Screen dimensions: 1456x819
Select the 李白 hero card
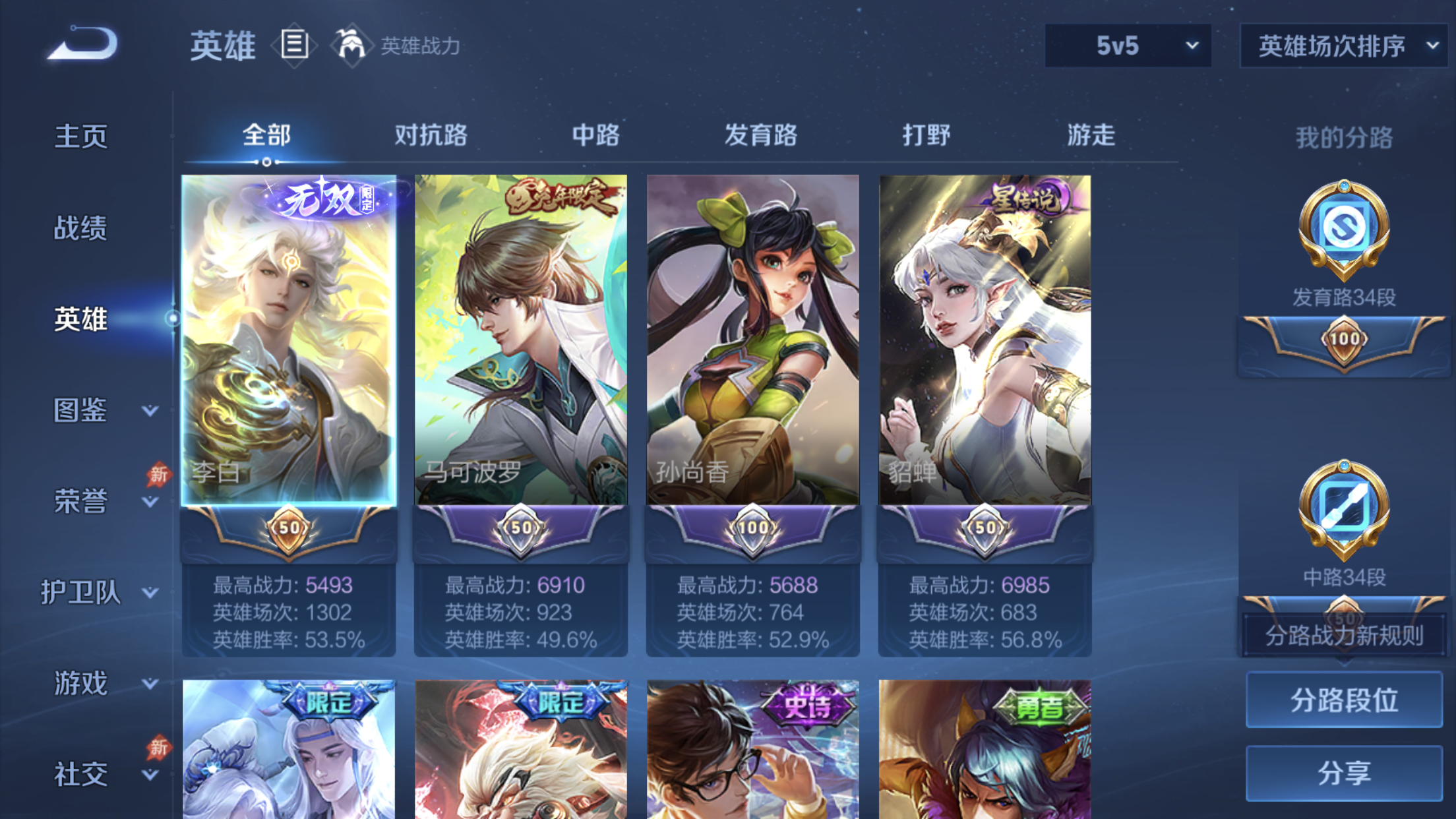tap(288, 340)
